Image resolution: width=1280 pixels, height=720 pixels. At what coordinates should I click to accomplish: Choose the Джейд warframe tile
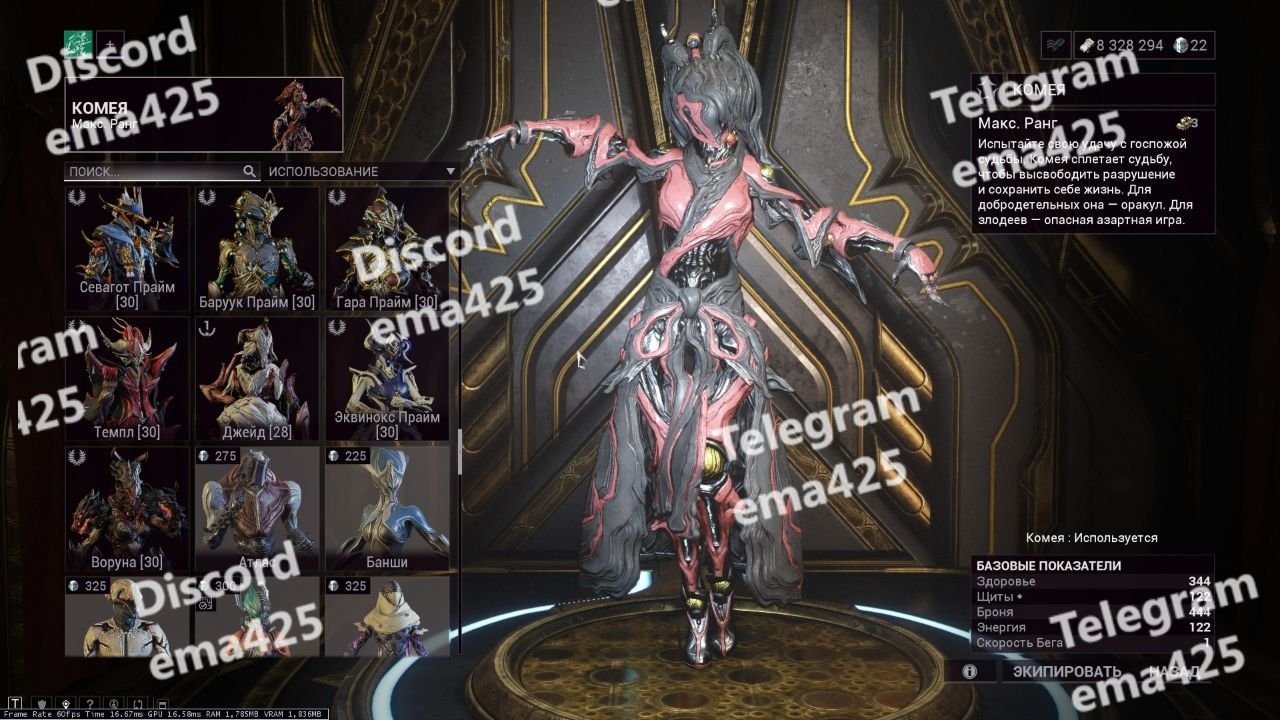257,378
